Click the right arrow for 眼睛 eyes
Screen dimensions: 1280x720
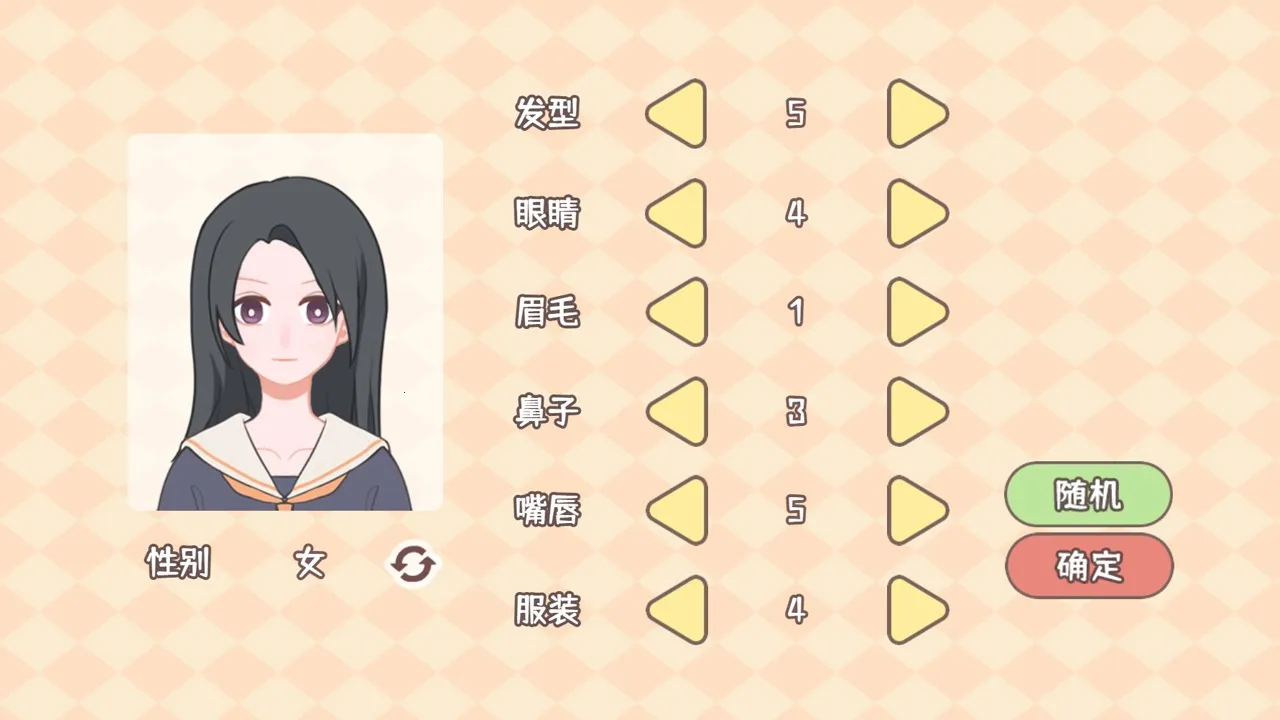tap(916, 213)
